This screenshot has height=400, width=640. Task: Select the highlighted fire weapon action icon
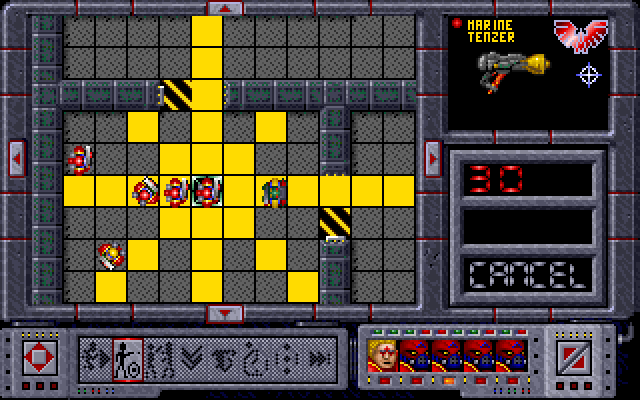pos(129,356)
